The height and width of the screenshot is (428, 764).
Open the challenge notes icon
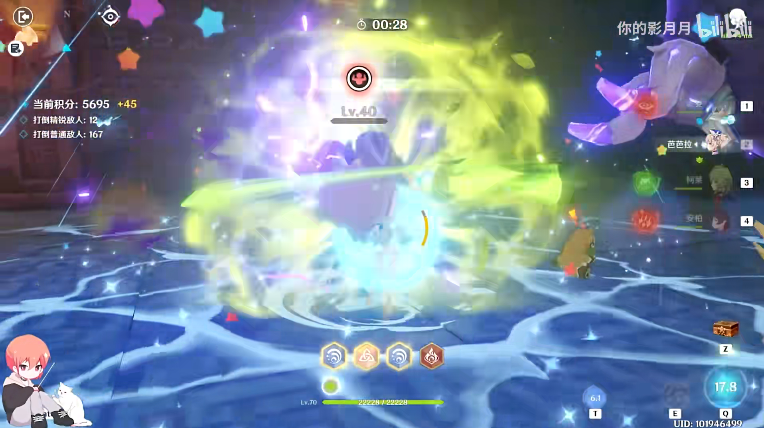17,47
